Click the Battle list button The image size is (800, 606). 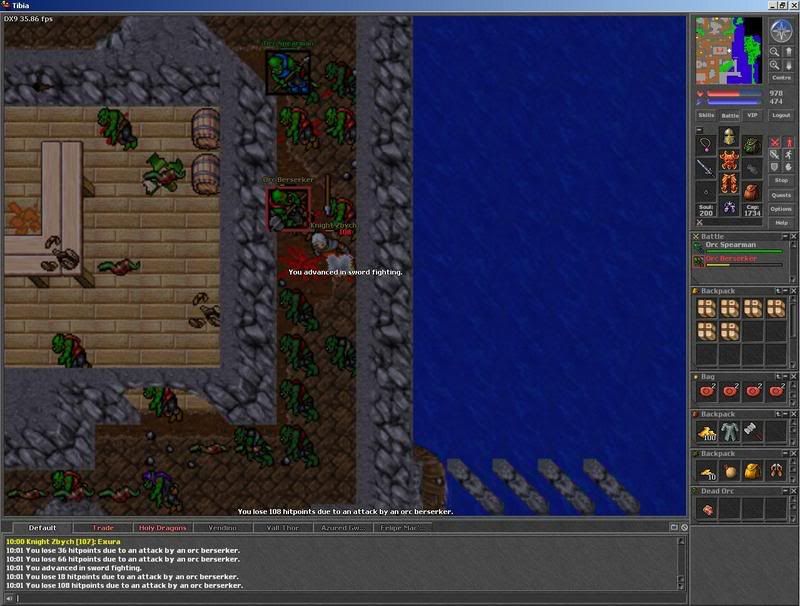pos(730,115)
